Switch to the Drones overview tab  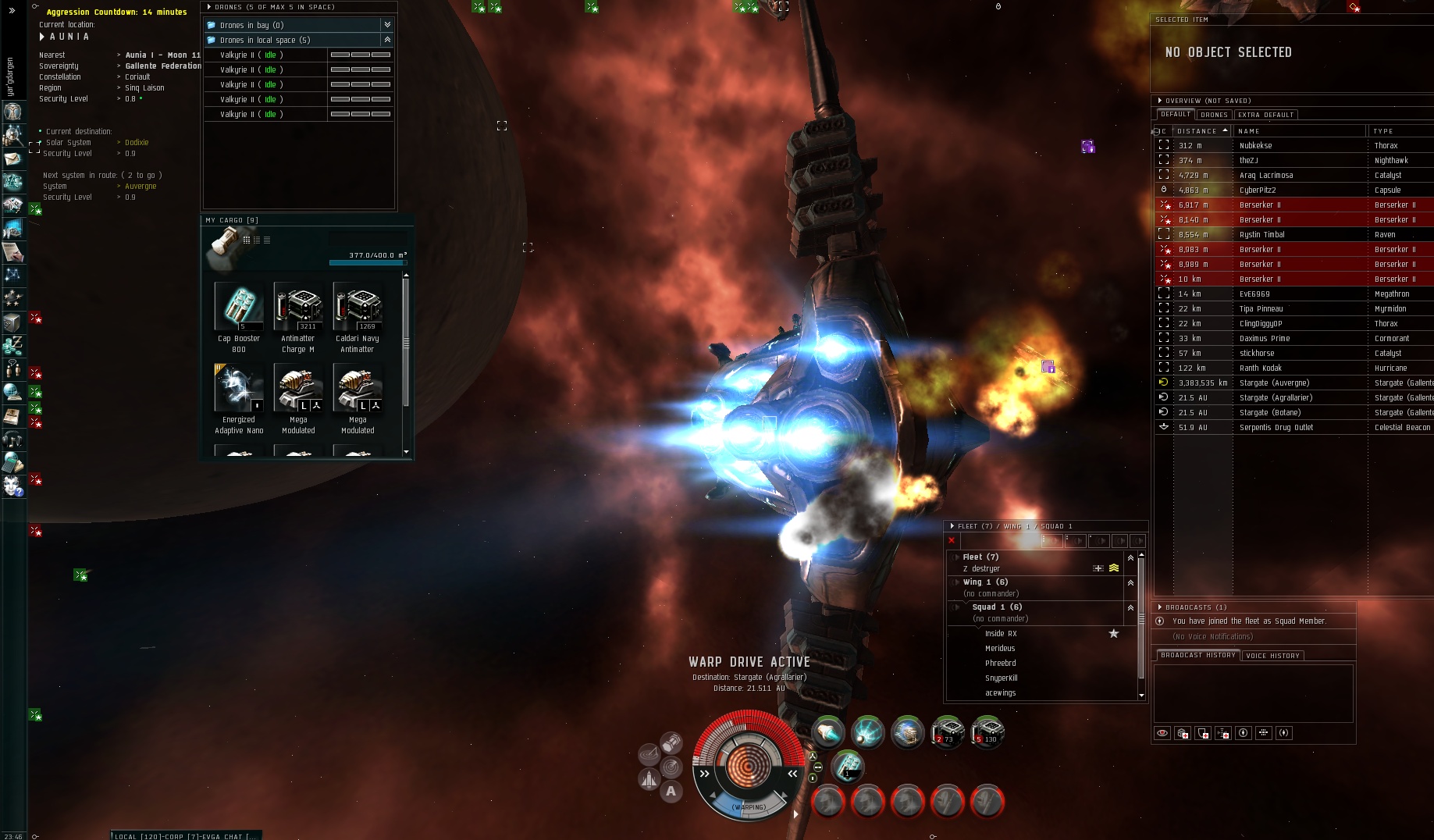(1214, 115)
